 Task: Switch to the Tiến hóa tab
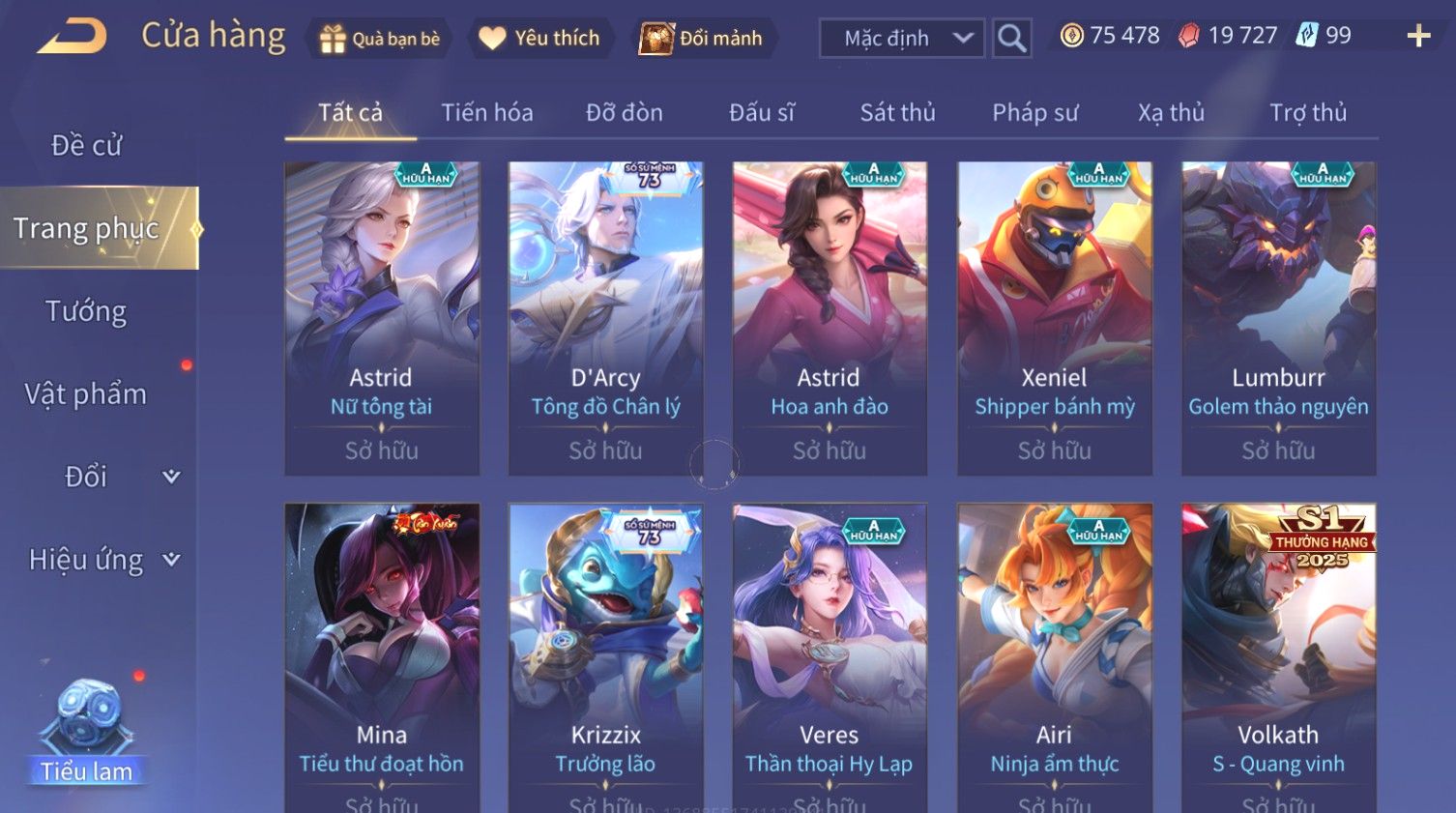(x=487, y=113)
